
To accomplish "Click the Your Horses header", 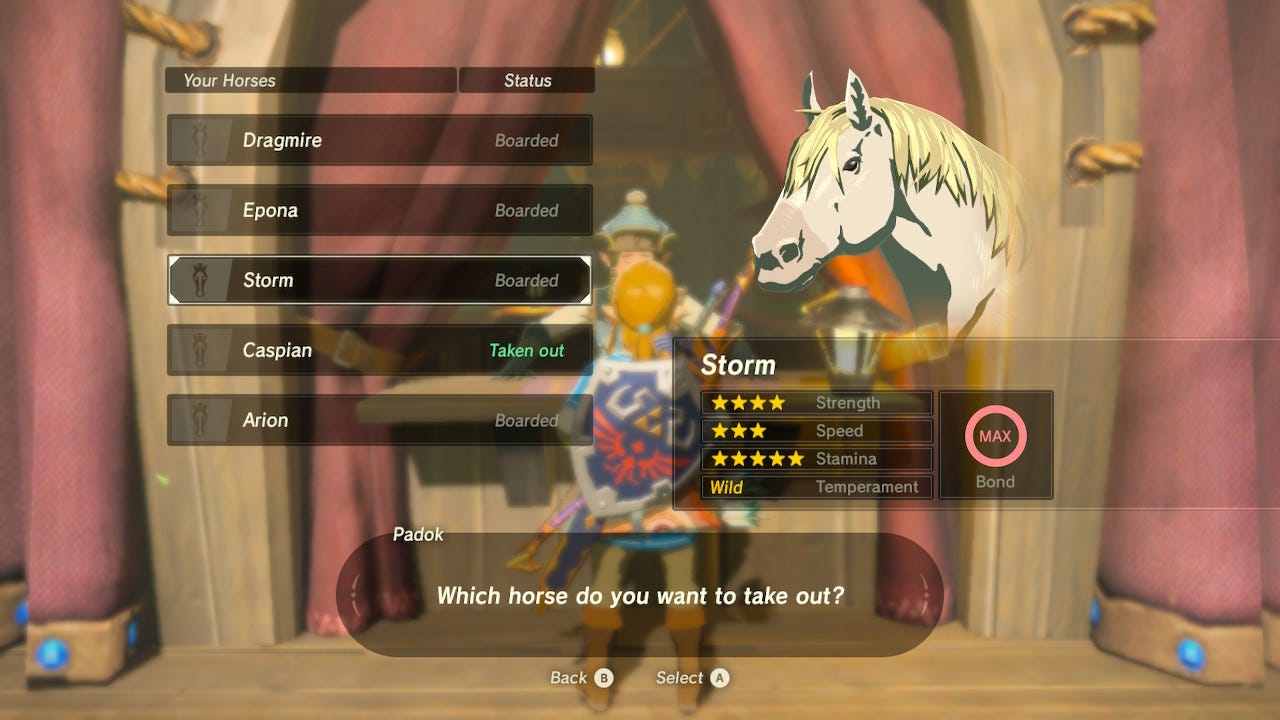I will tap(230, 80).
